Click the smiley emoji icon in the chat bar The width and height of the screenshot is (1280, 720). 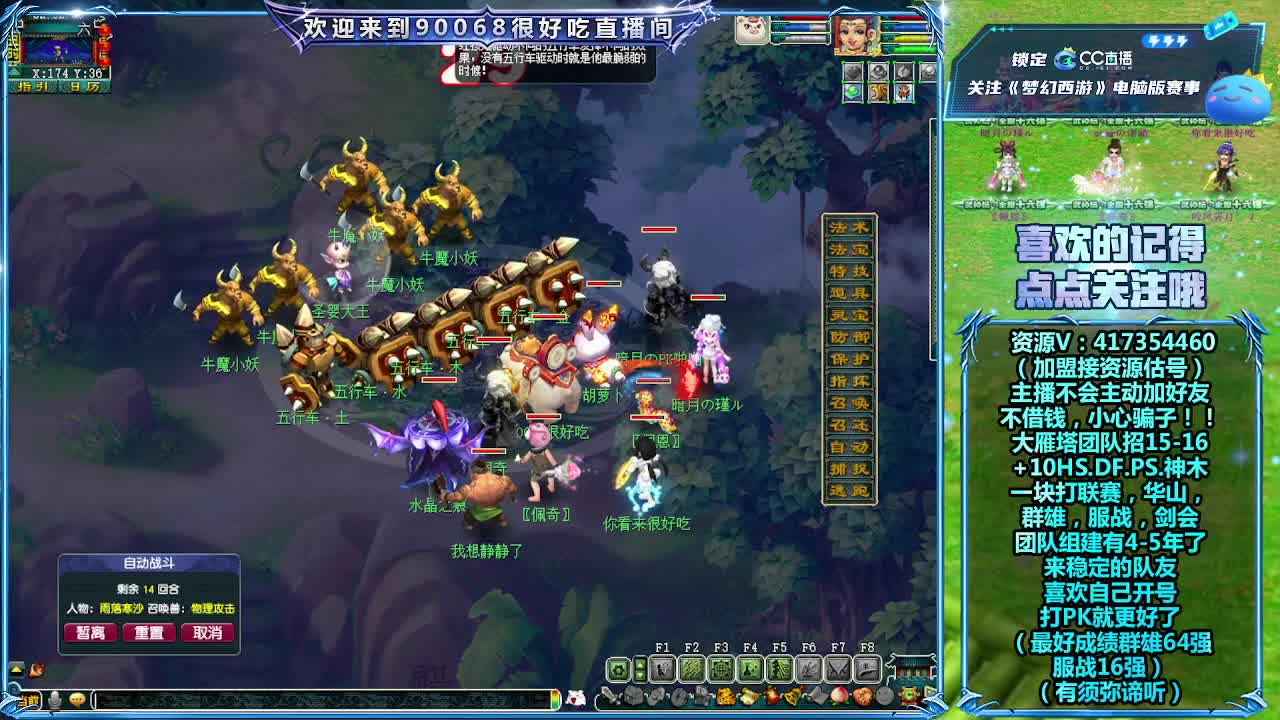tap(77, 699)
